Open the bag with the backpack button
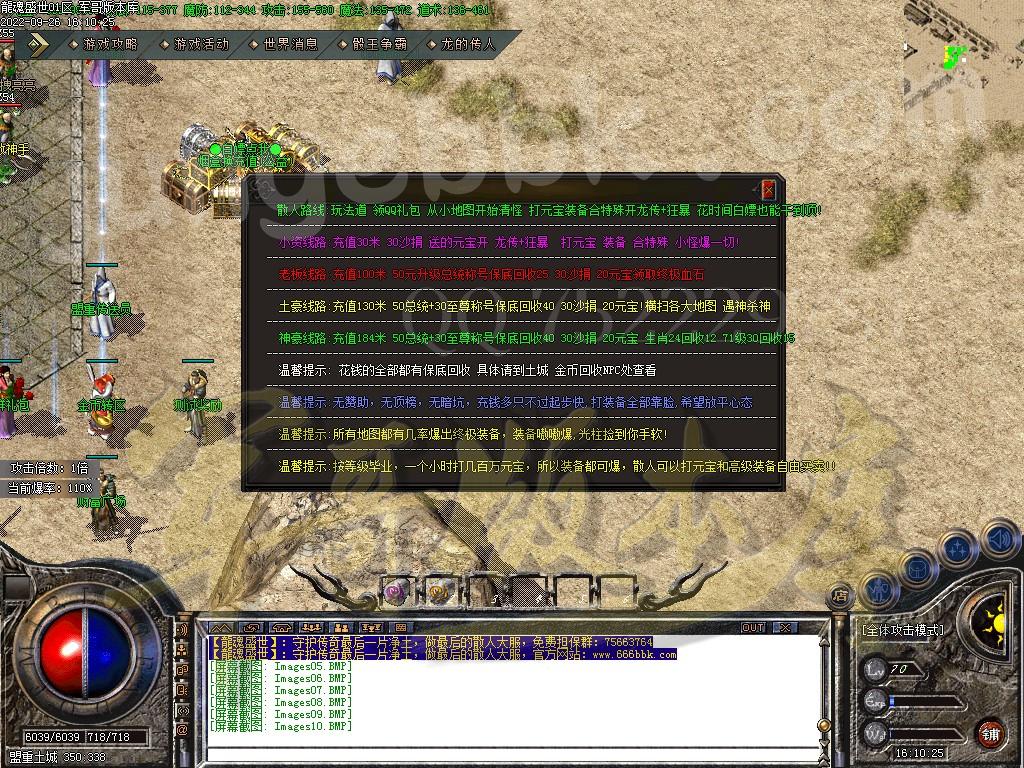Screen dimensions: 1024x768 918,568
